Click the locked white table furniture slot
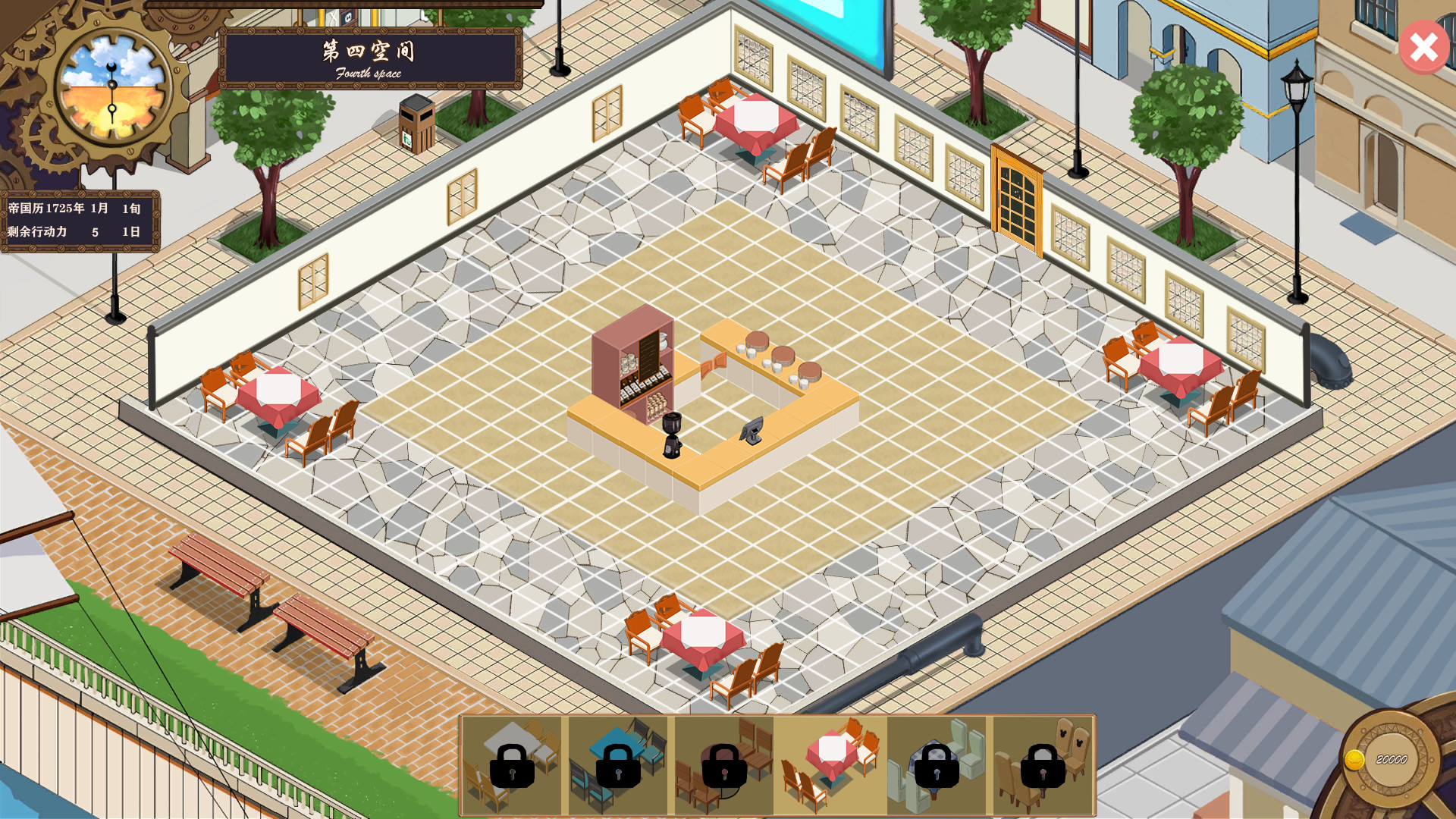 [514, 762]
